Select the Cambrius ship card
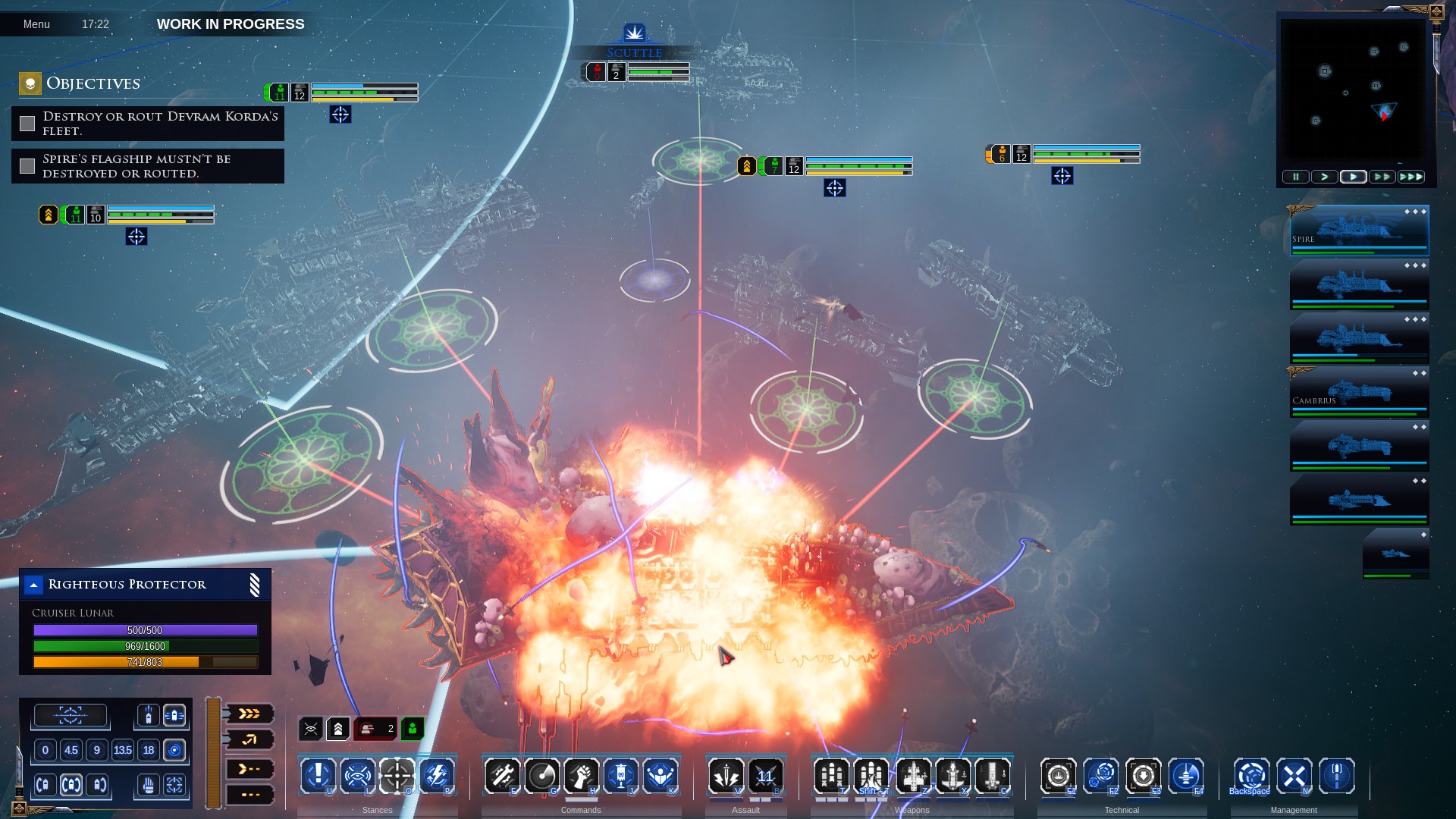 click(x=1359, y=392)
